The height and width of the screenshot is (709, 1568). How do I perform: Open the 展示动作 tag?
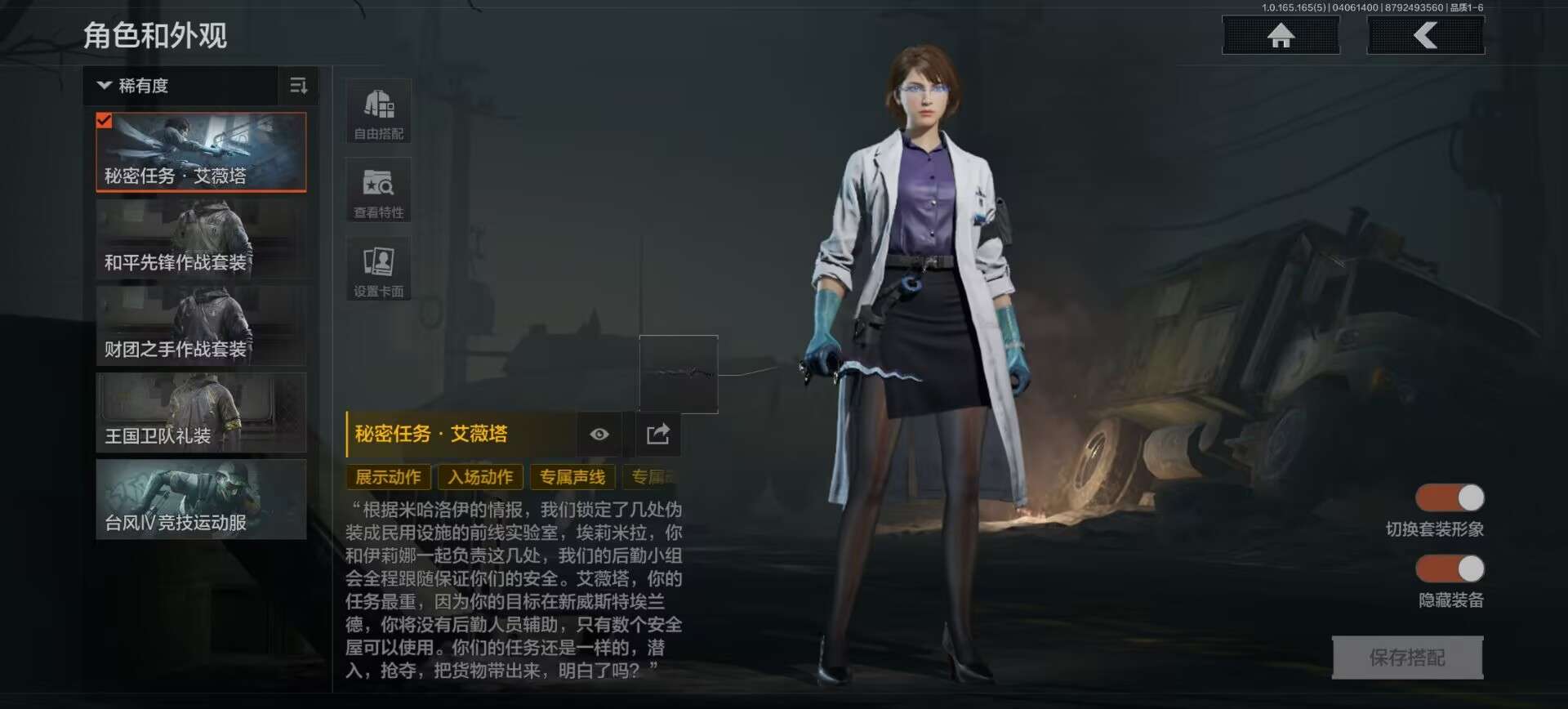click(390, 477)
